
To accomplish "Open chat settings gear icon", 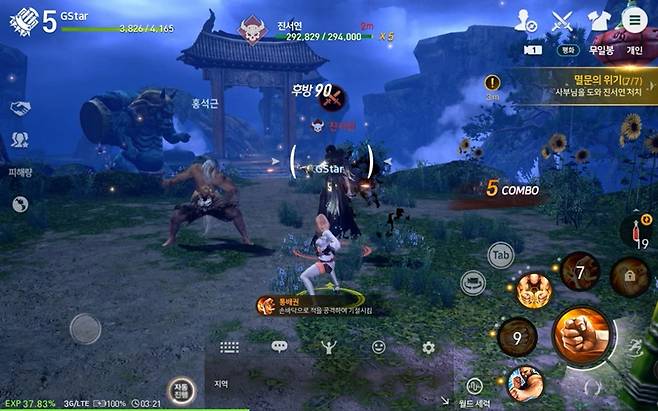I will pyautogui.click(x=428, y=347).
